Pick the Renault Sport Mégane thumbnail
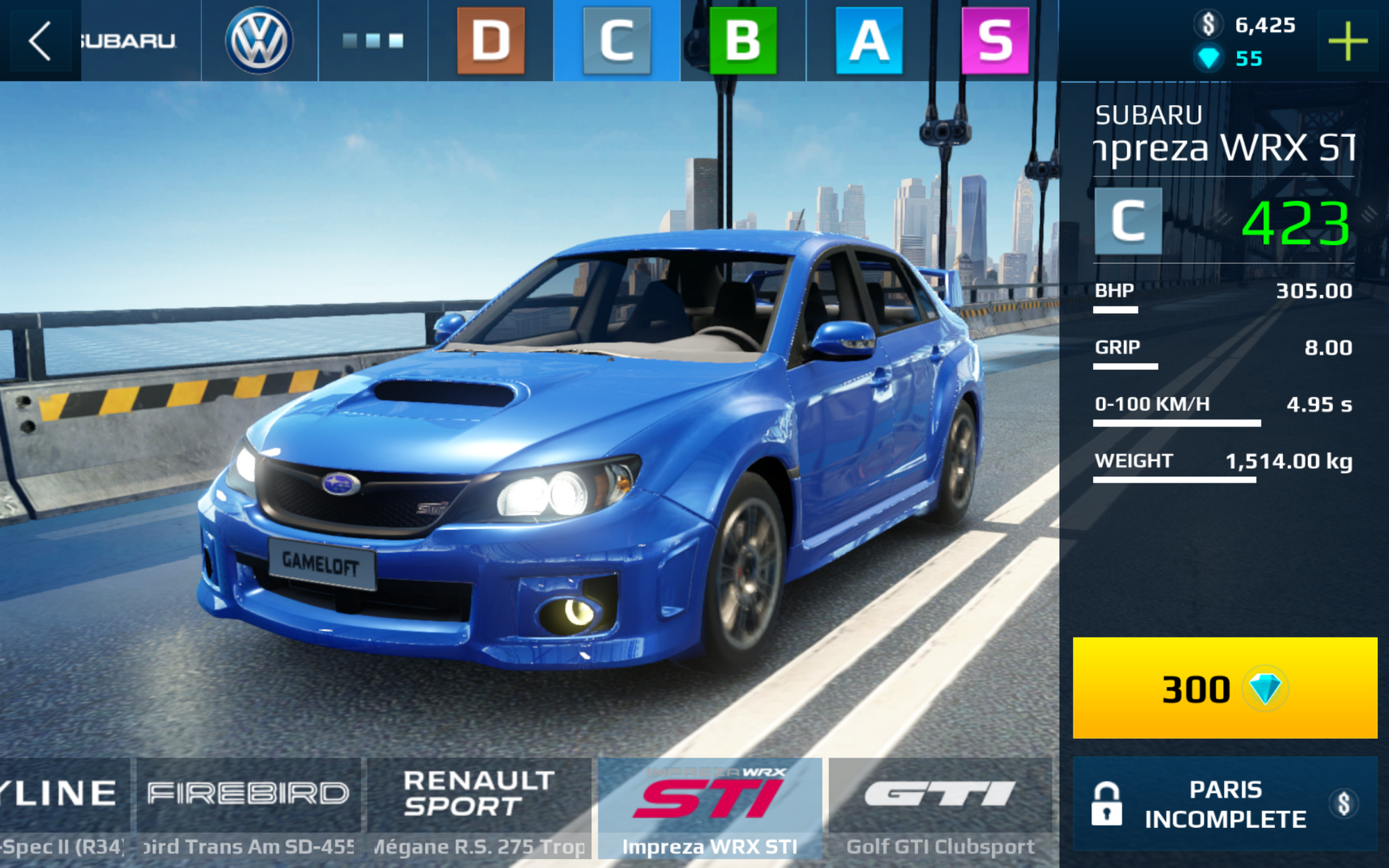The height and width of the screenshot is (868, 1389). (479, 809)
